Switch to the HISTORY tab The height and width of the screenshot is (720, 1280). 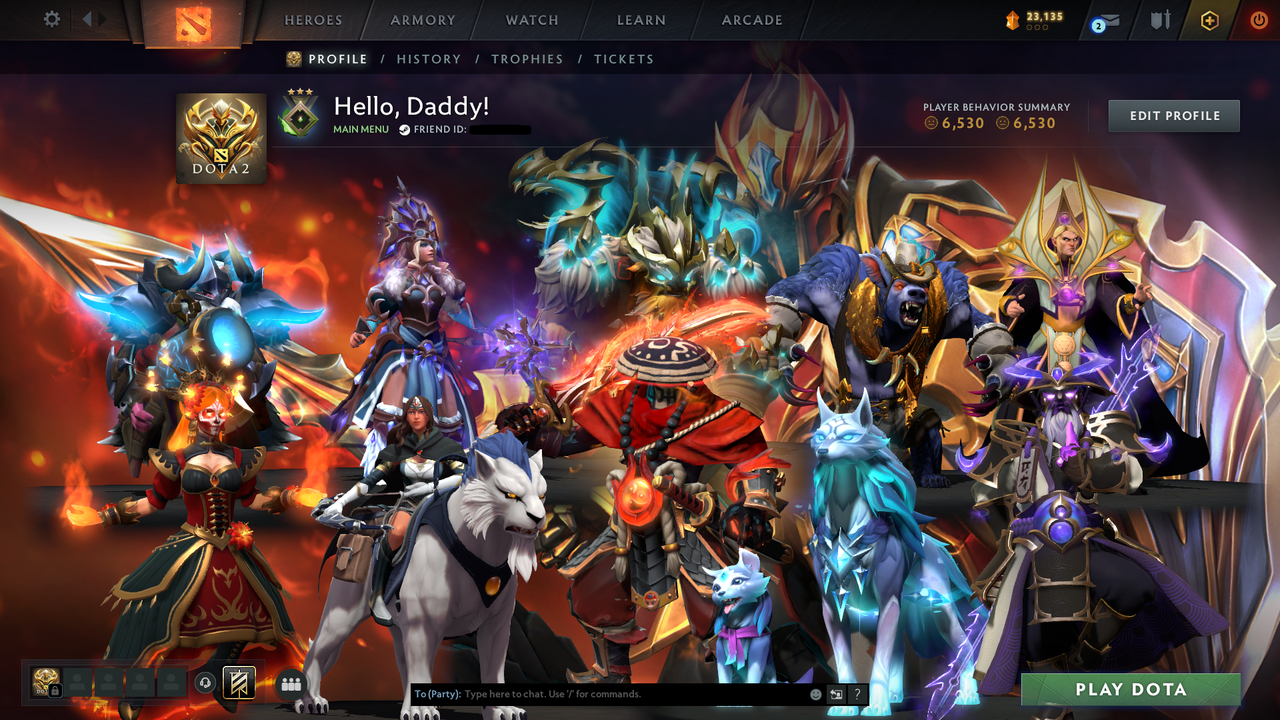(x=429, y=59)
